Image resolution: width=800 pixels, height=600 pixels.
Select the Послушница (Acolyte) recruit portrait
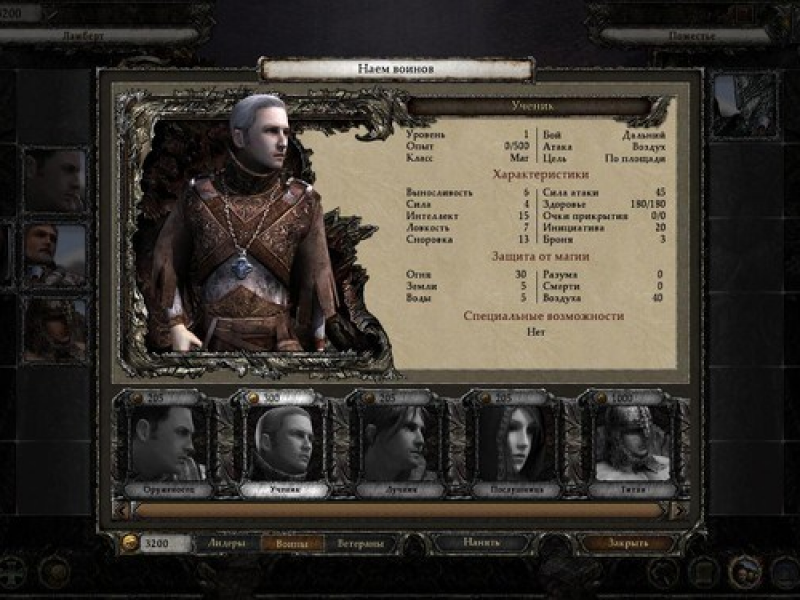(514, 443)
